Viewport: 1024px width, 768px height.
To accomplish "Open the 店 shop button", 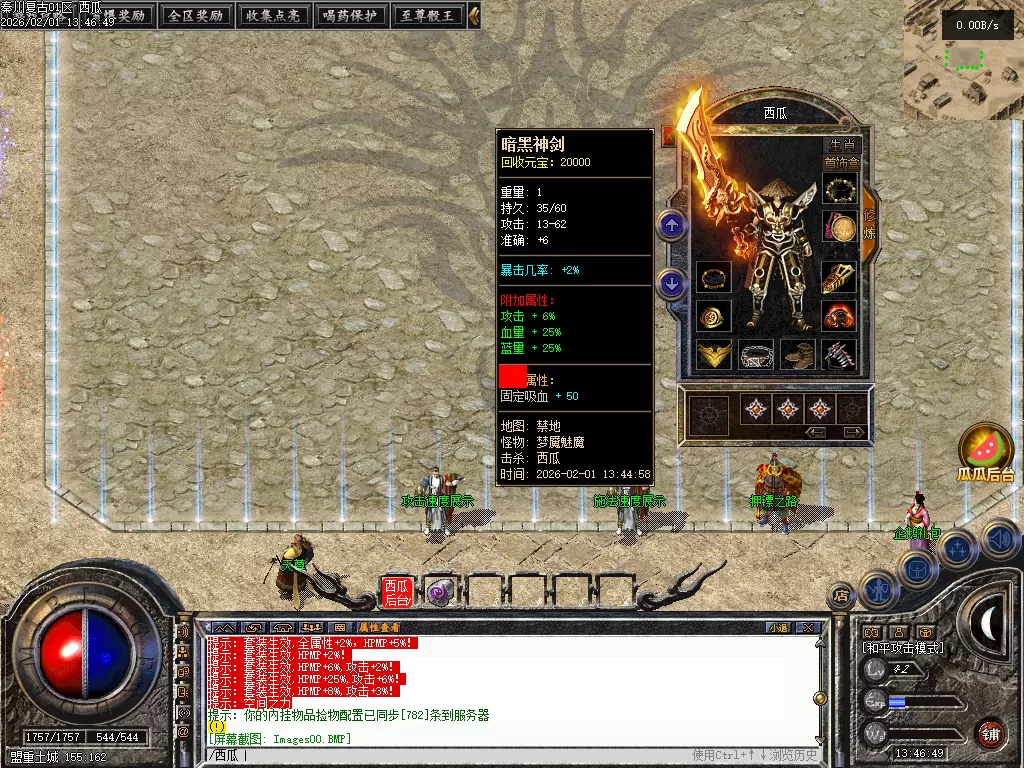I will (841, 596).
